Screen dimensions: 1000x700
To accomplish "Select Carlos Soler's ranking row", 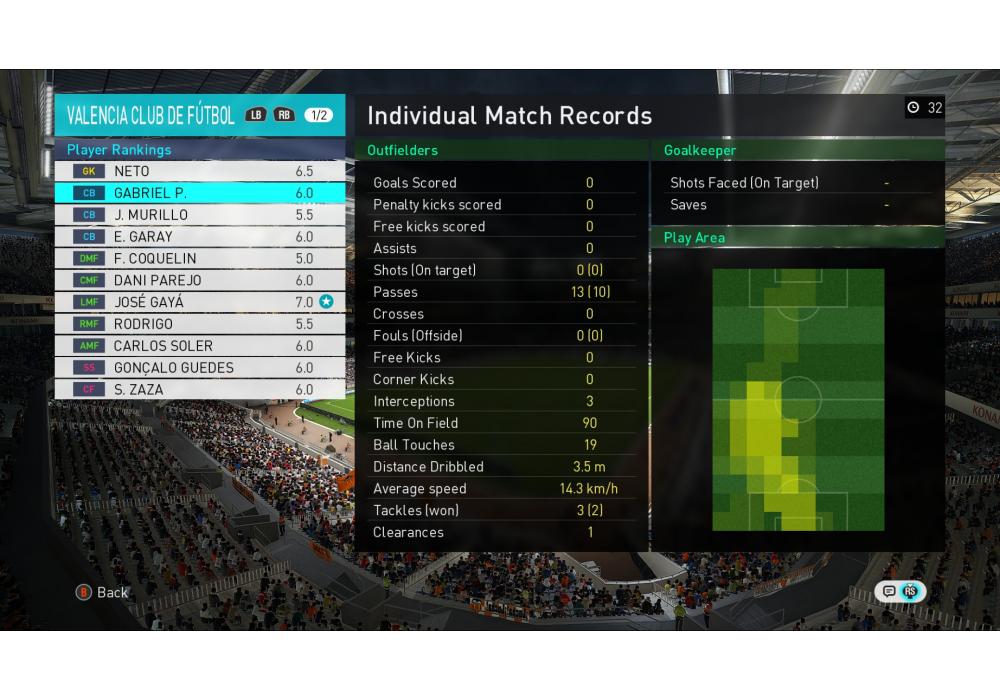I will click(200, 346).
